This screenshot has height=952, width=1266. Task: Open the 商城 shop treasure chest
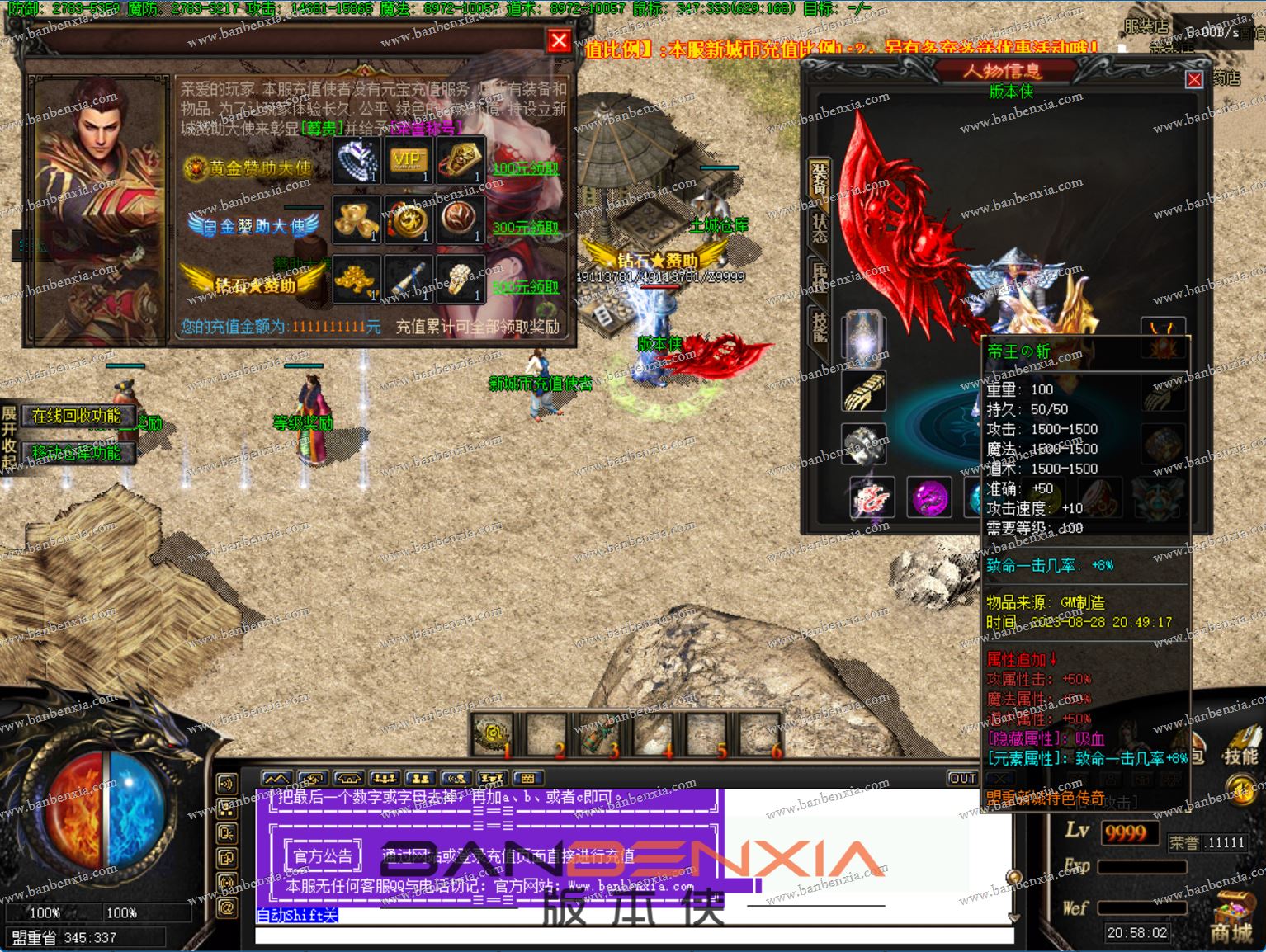(x=1231, y=917)
